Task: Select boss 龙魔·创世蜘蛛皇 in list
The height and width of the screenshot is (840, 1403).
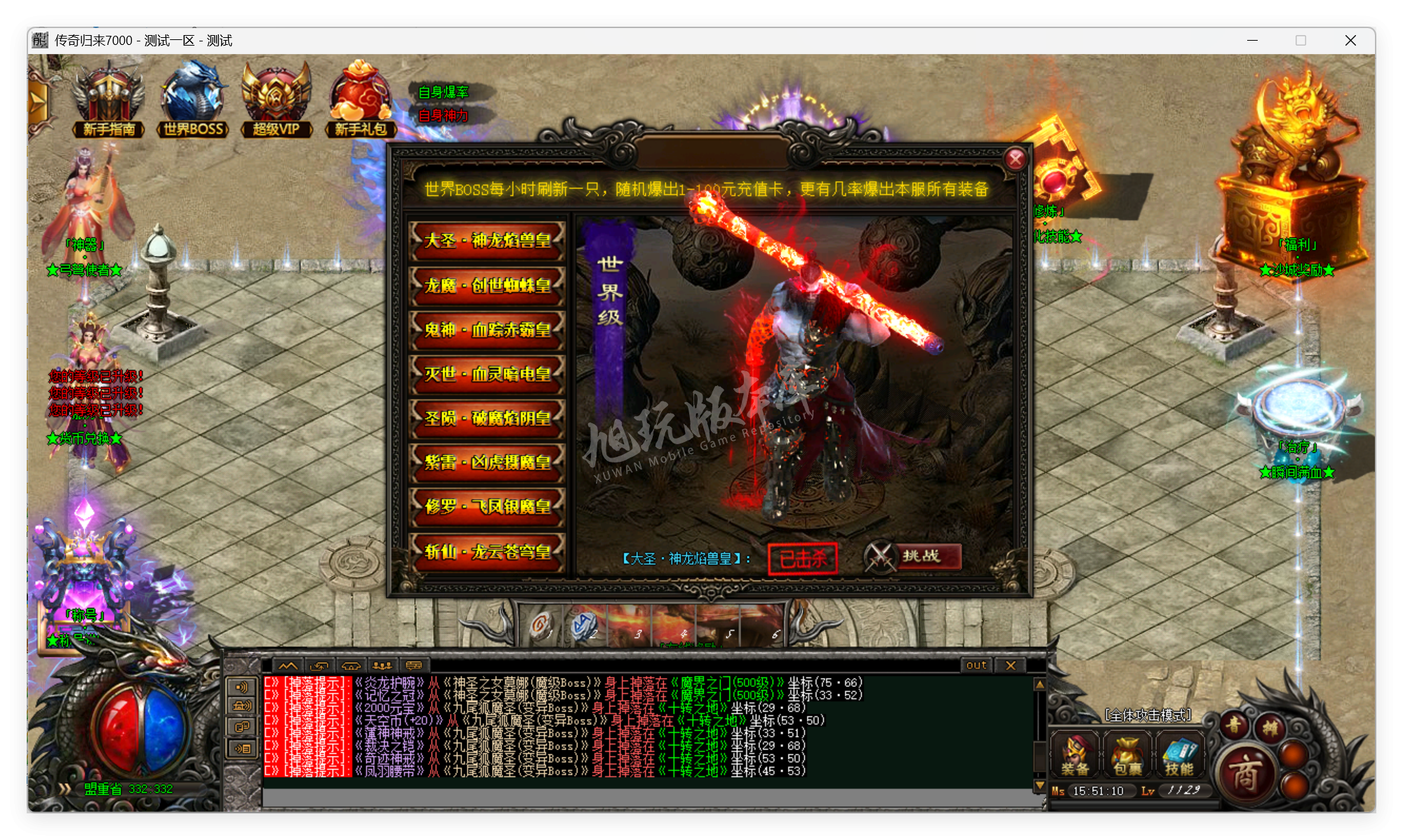Action: coord(487,286)
